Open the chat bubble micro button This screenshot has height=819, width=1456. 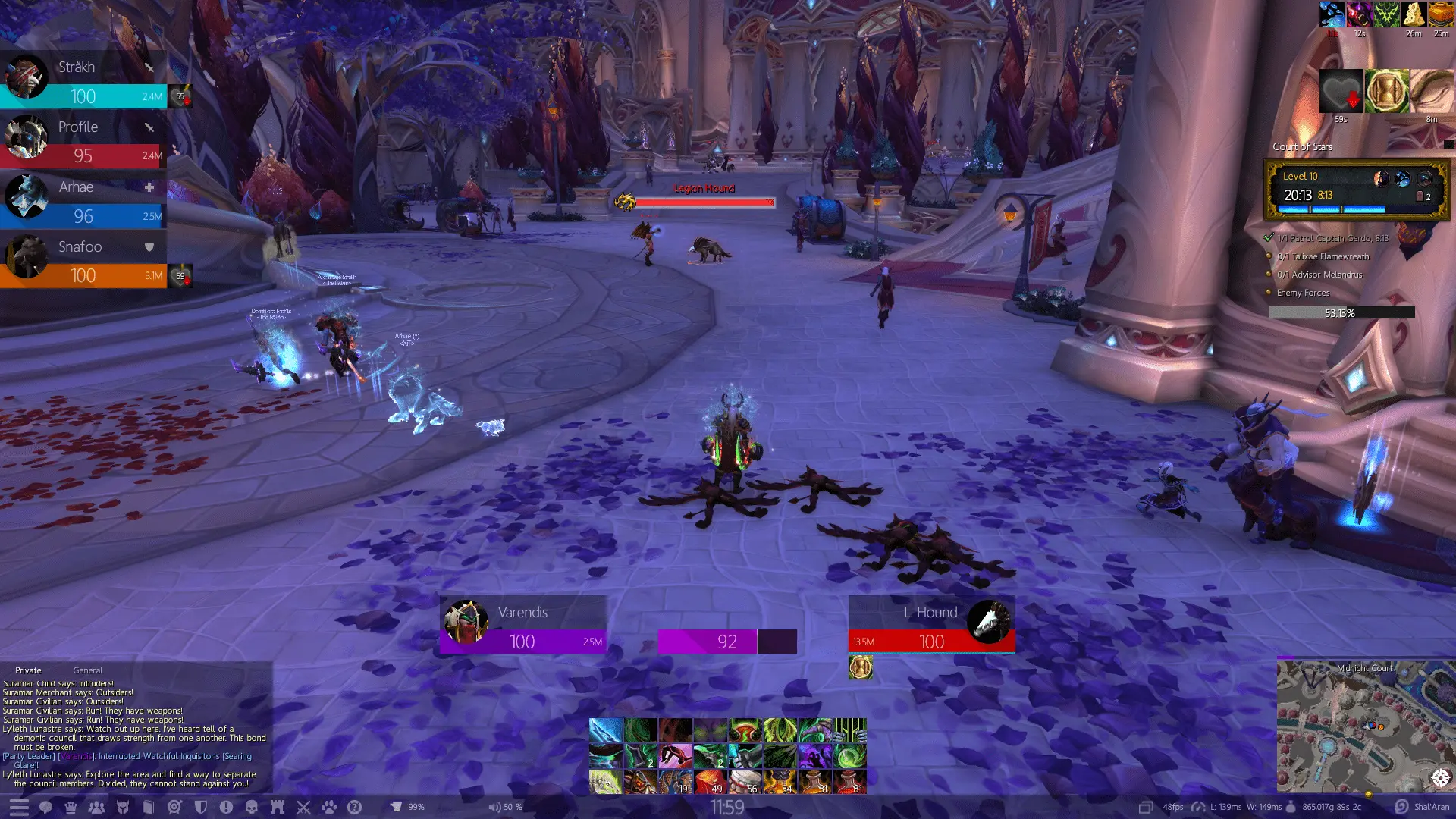click(45, 808)
